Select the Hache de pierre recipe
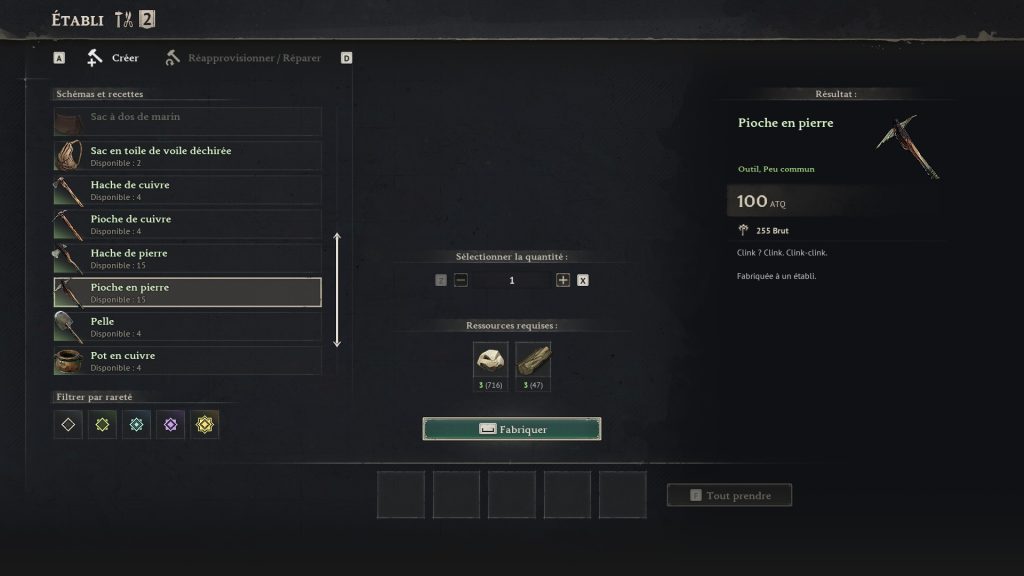Image resolution: width=1024 pixels, height=576 pixels. pos(187,258)
